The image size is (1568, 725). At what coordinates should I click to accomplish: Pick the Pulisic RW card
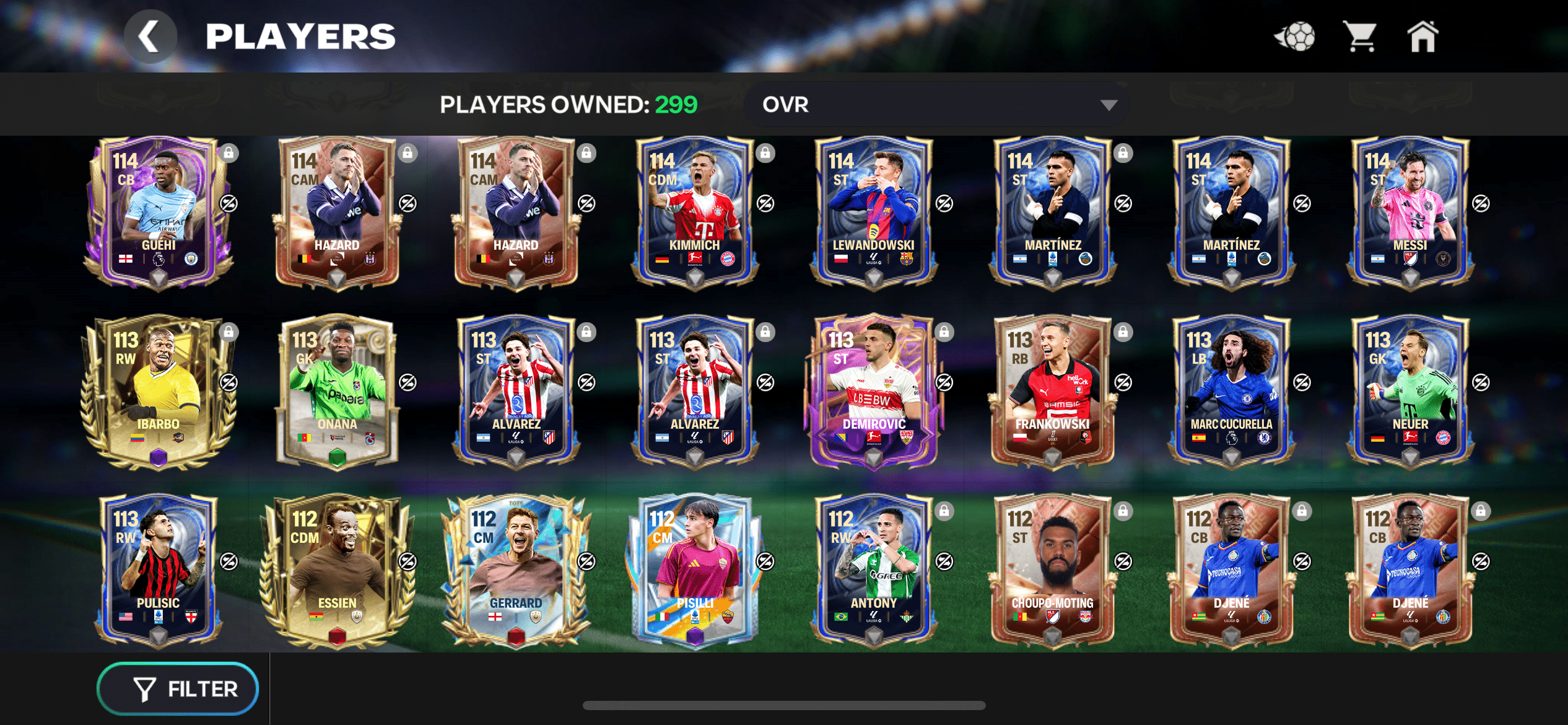(159, 571)
